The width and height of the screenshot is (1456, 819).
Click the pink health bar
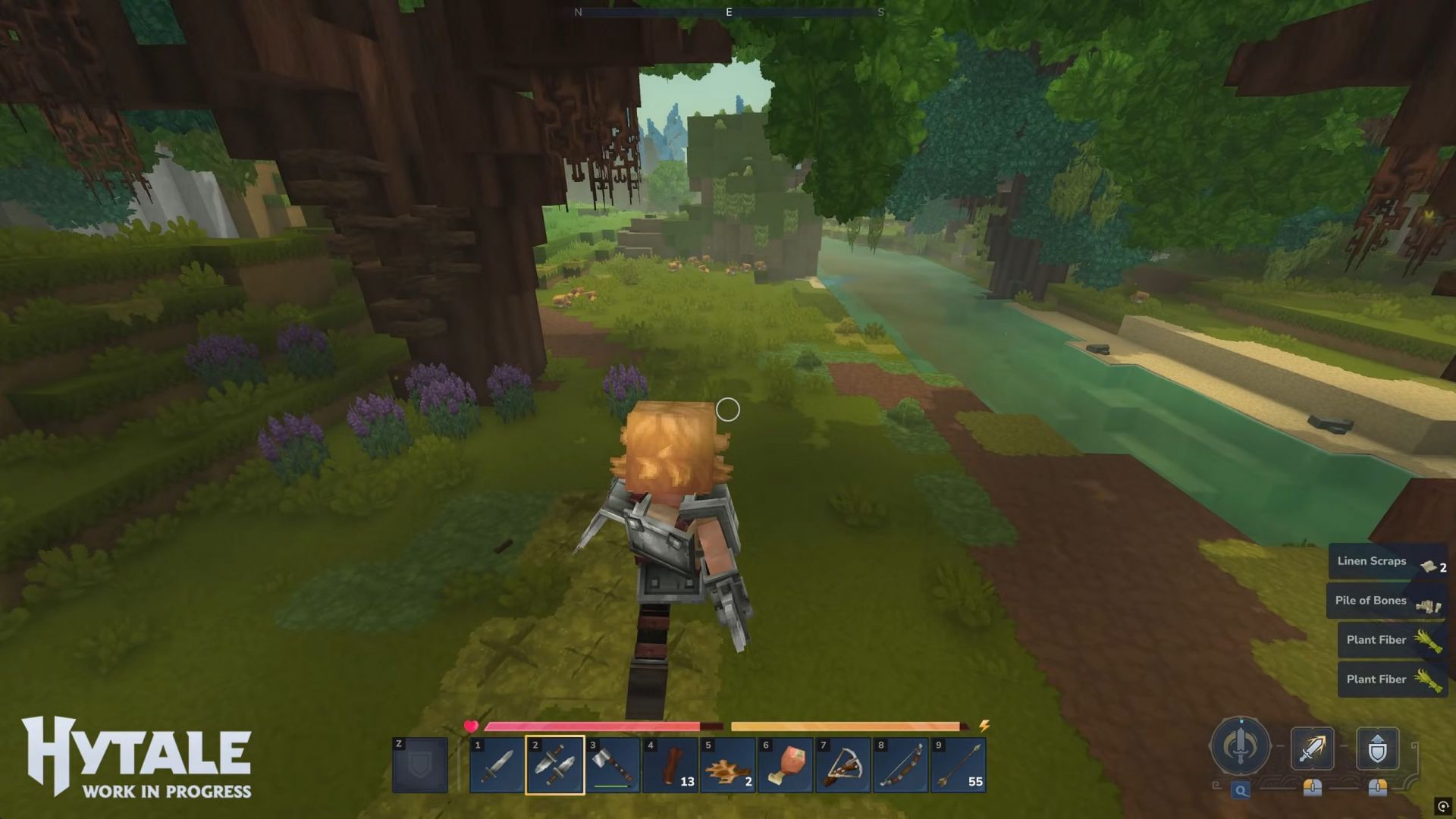pyautogui.click(x=591, y=726)
